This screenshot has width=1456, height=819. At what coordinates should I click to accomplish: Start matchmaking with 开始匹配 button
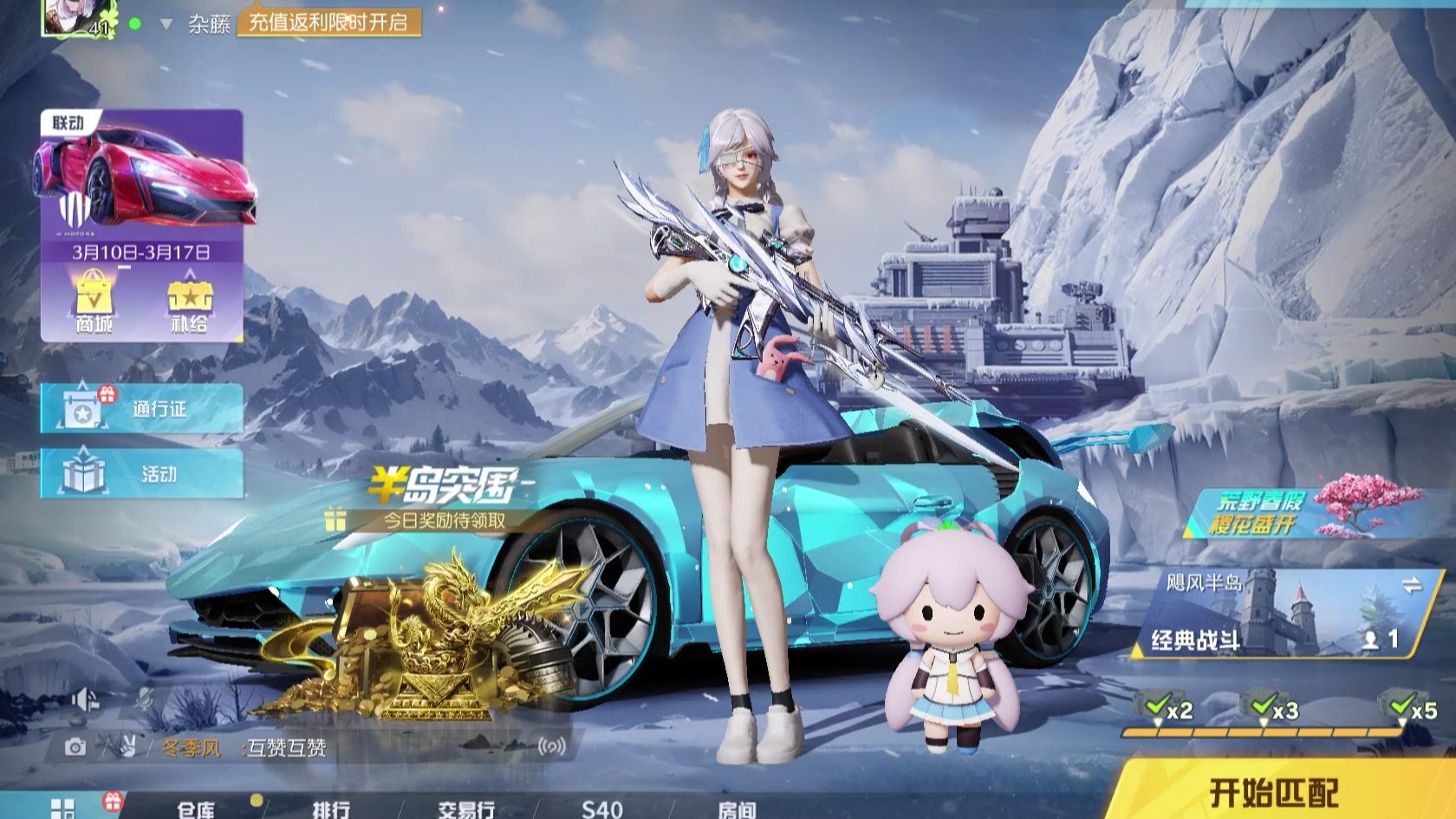(1272, 791)
